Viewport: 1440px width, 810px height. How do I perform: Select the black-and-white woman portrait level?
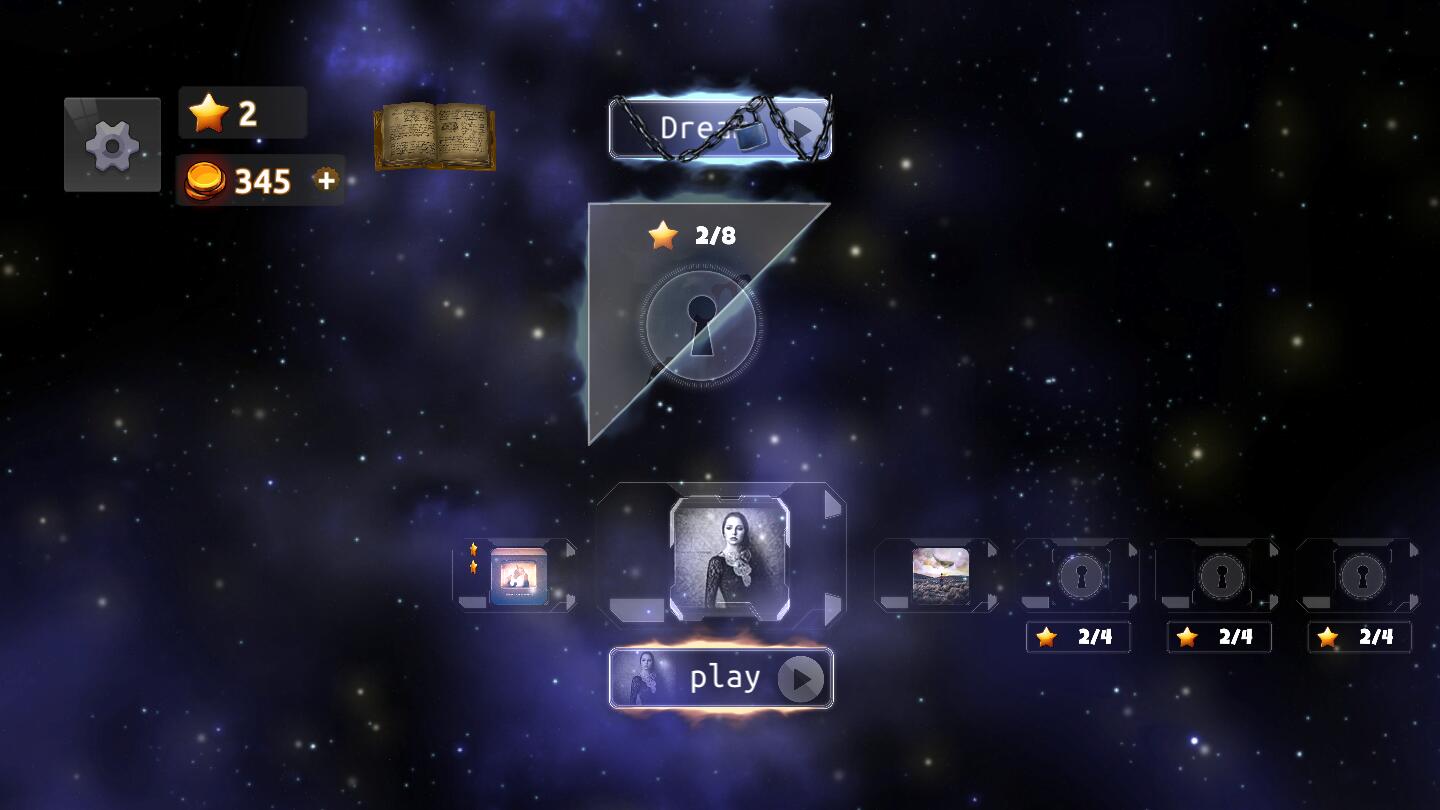[x=729, y=558]
